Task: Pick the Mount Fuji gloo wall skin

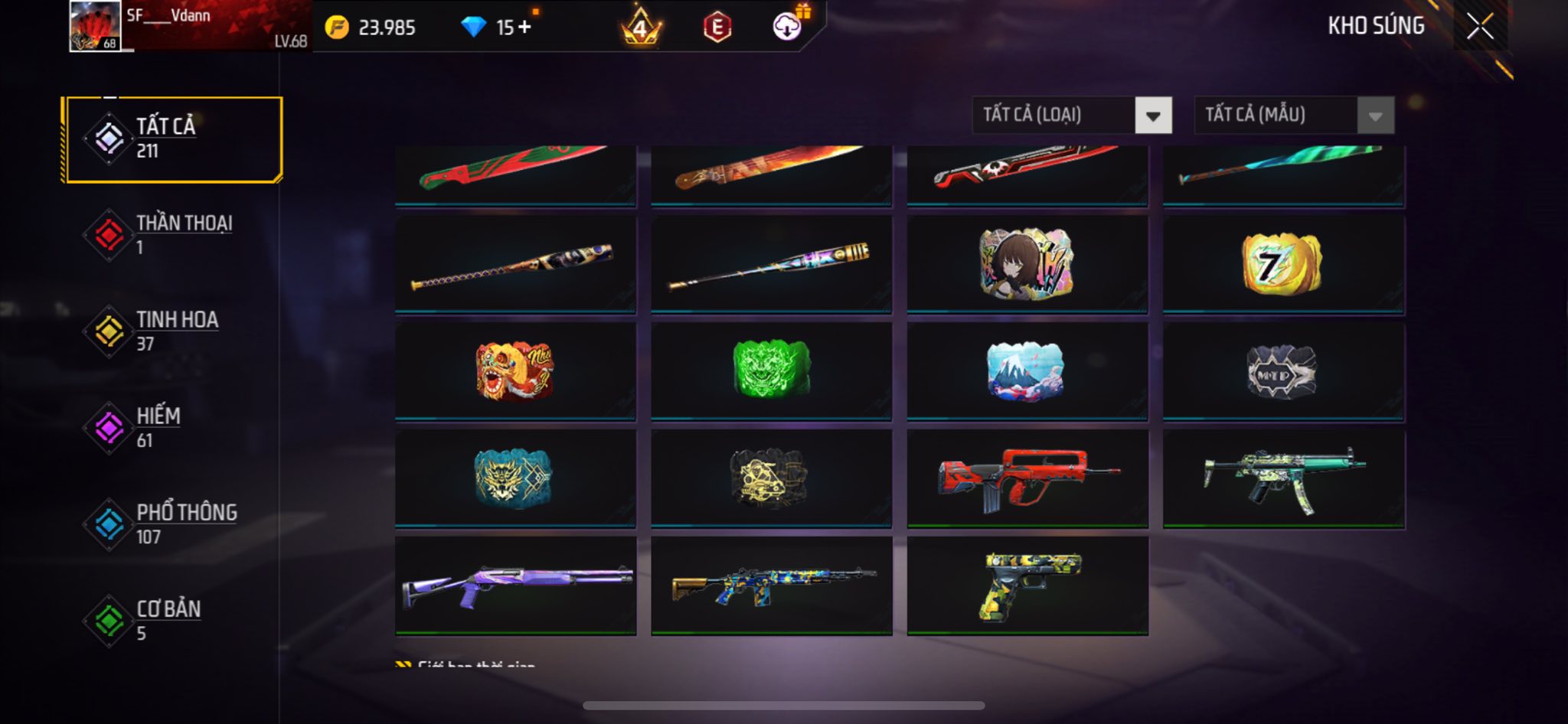Action: [x=1027, y=371]
